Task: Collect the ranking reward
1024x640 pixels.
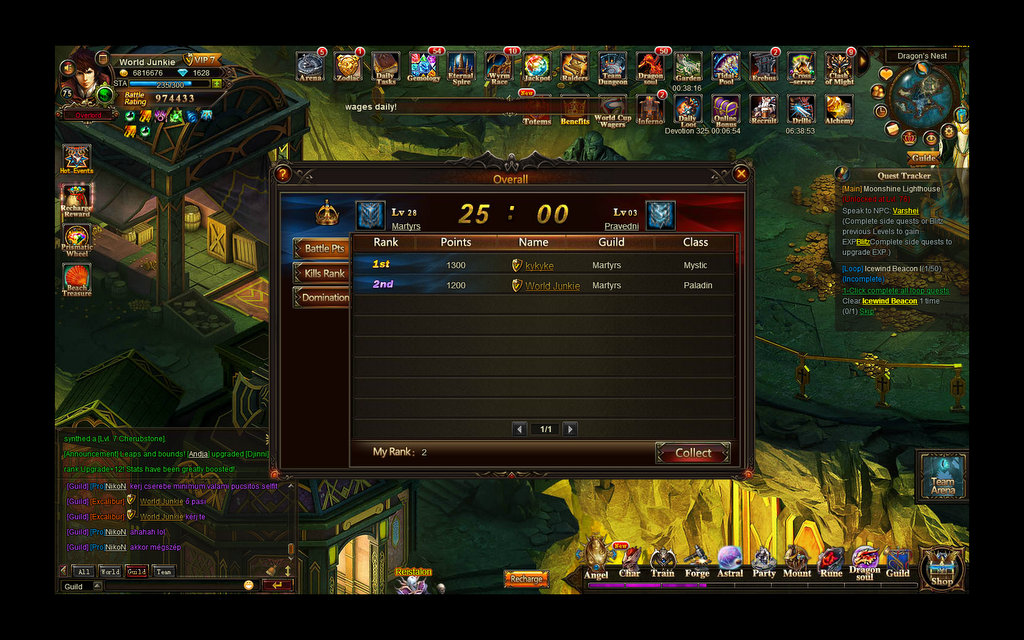Action: [x=693, y=453]
